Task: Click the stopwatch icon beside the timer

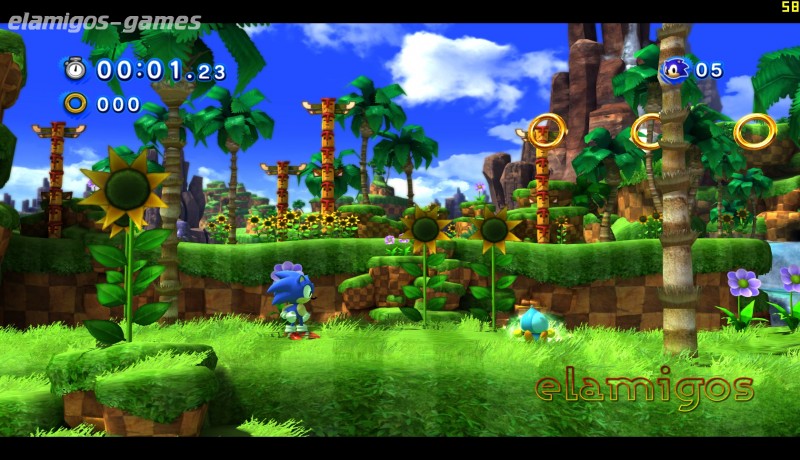Action: (x=75, y=69)
